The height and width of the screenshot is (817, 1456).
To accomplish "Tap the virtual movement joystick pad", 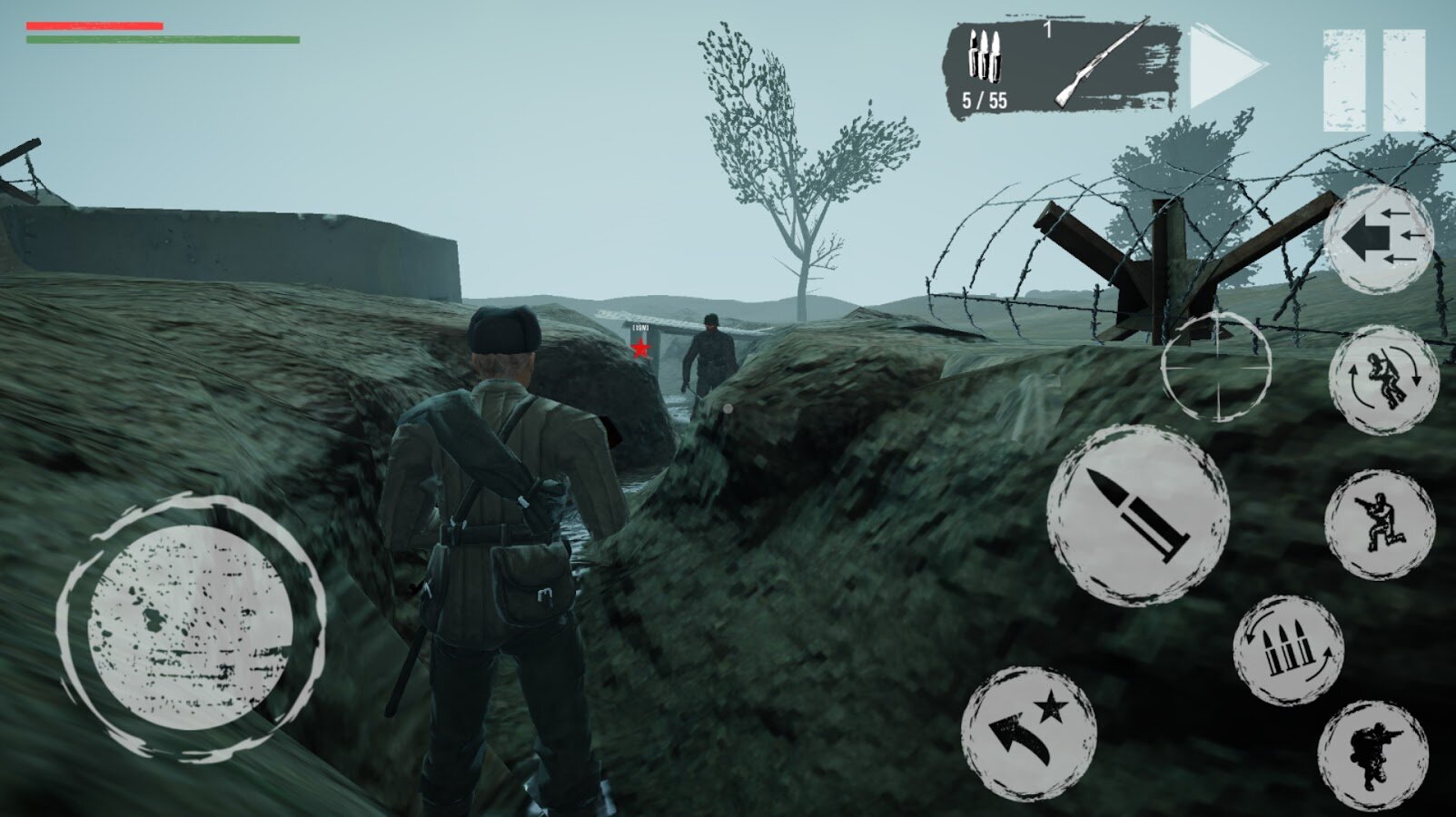I will tap(191, 627).
